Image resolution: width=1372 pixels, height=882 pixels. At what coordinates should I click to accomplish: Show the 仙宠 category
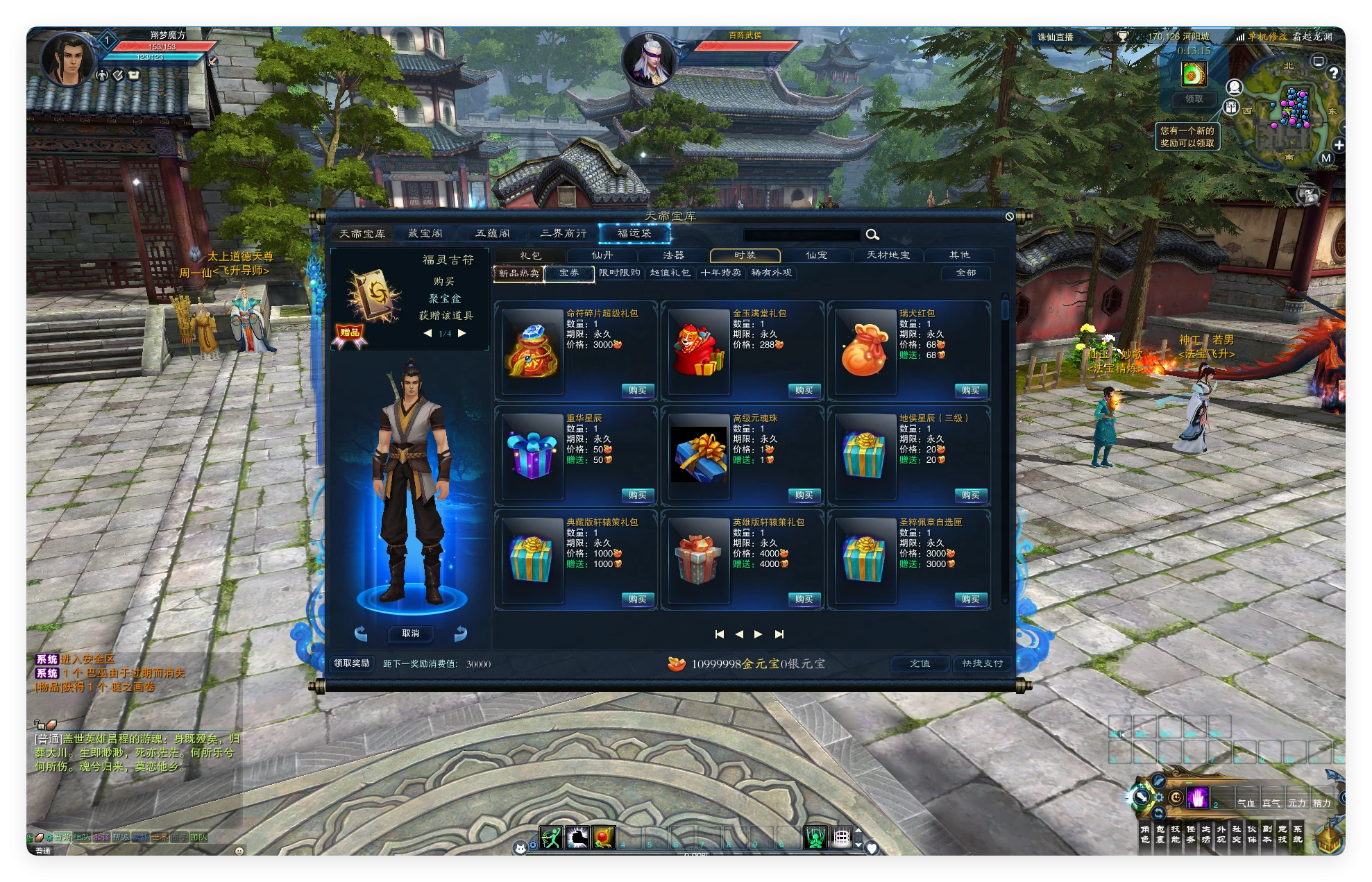click(x=816, y=255)
